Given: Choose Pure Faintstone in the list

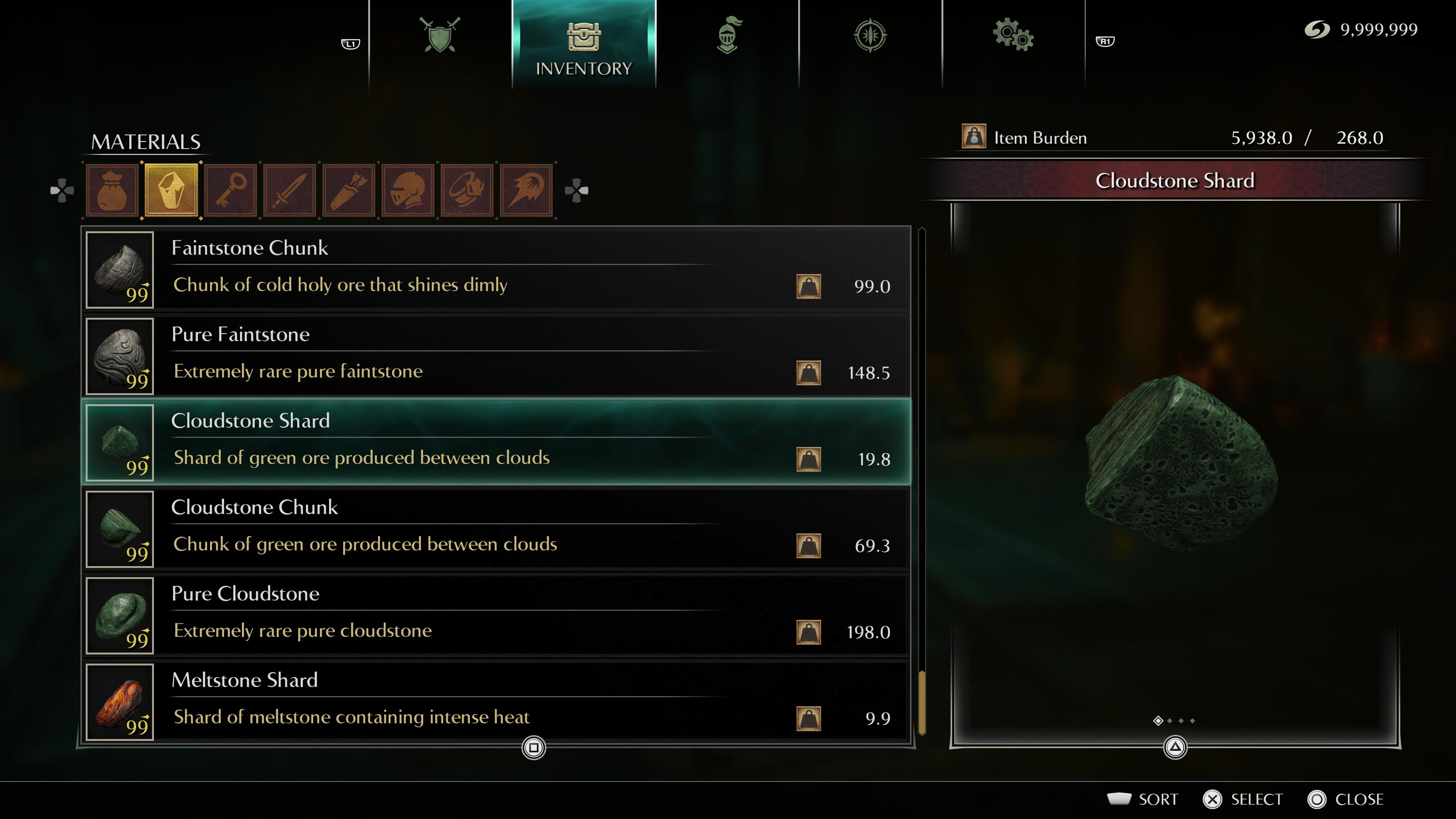Looking at the screenshot, I should [x=497, y=356].
